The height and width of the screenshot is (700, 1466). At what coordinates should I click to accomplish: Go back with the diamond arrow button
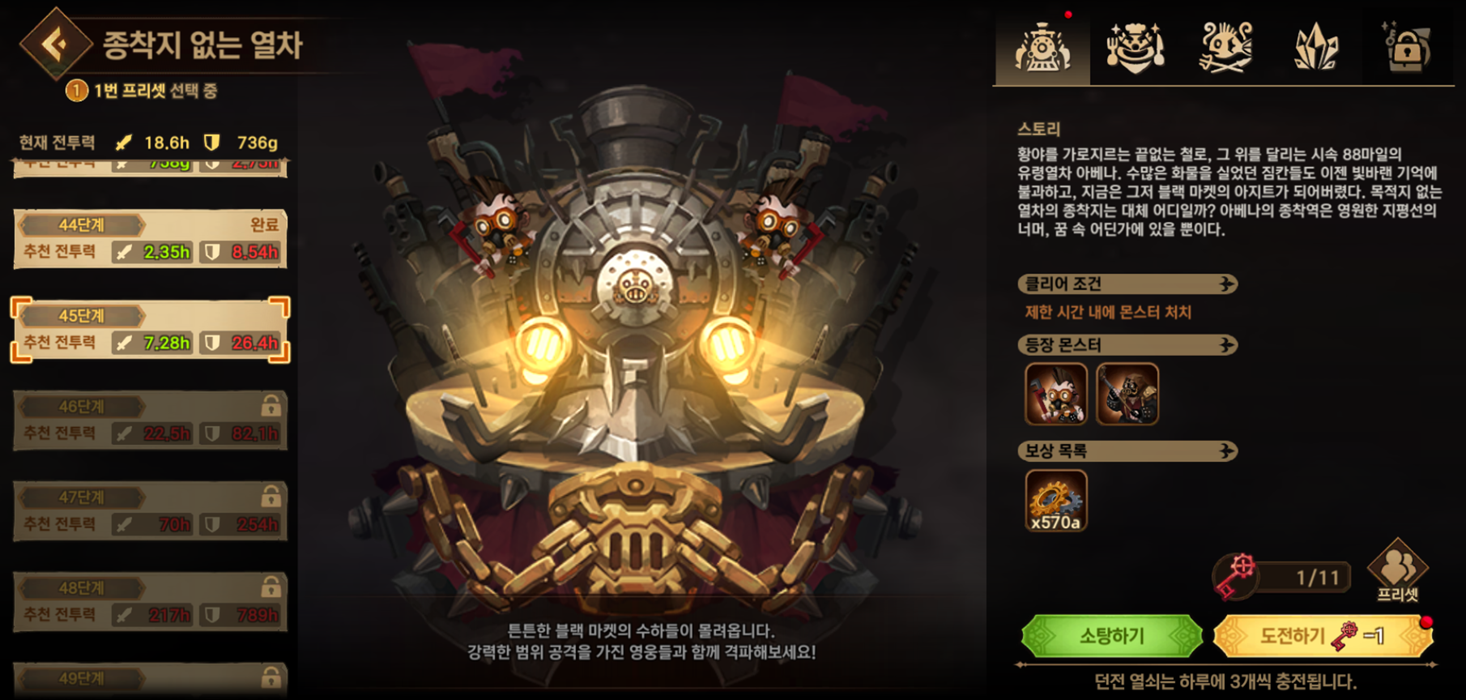[56, 43]
